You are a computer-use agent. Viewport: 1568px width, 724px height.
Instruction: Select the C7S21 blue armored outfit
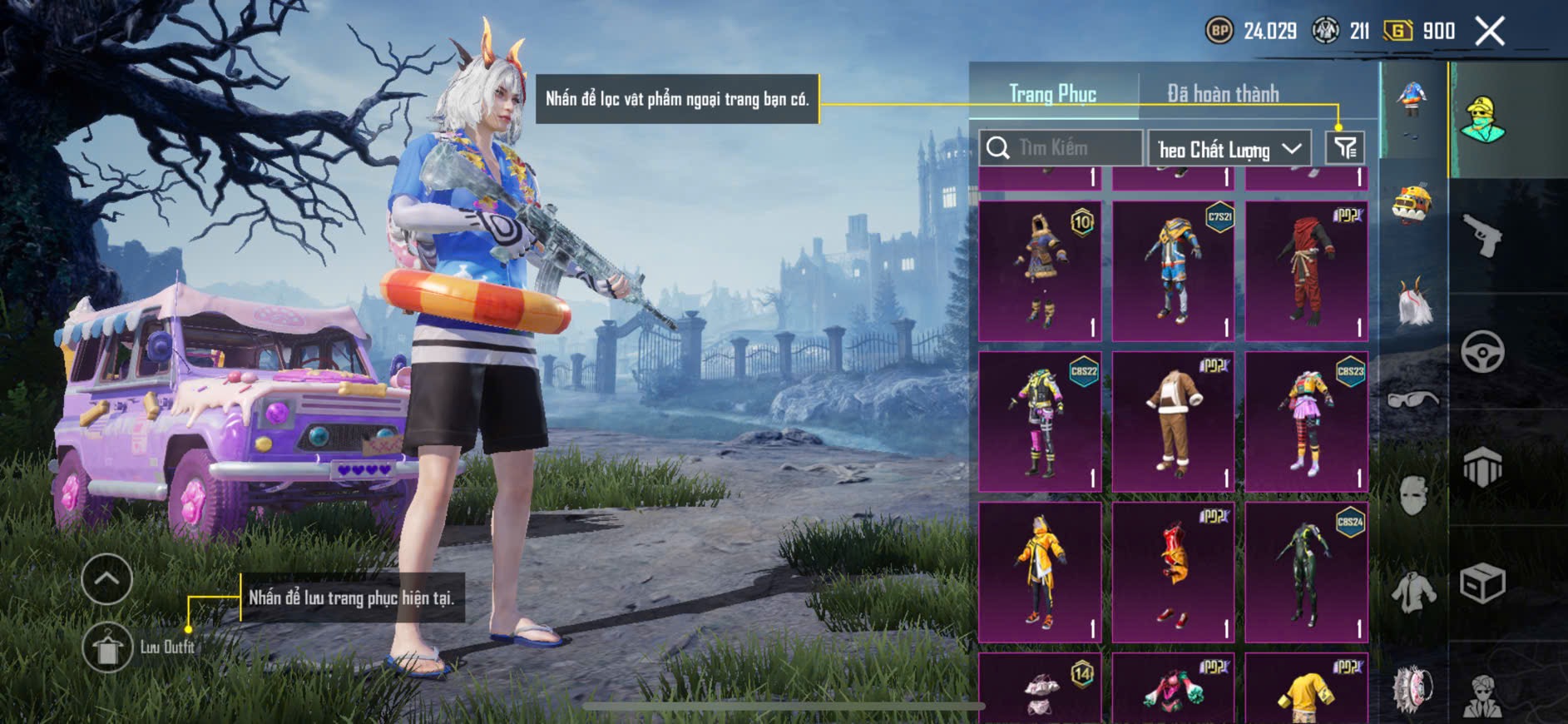coord(1173,270)
